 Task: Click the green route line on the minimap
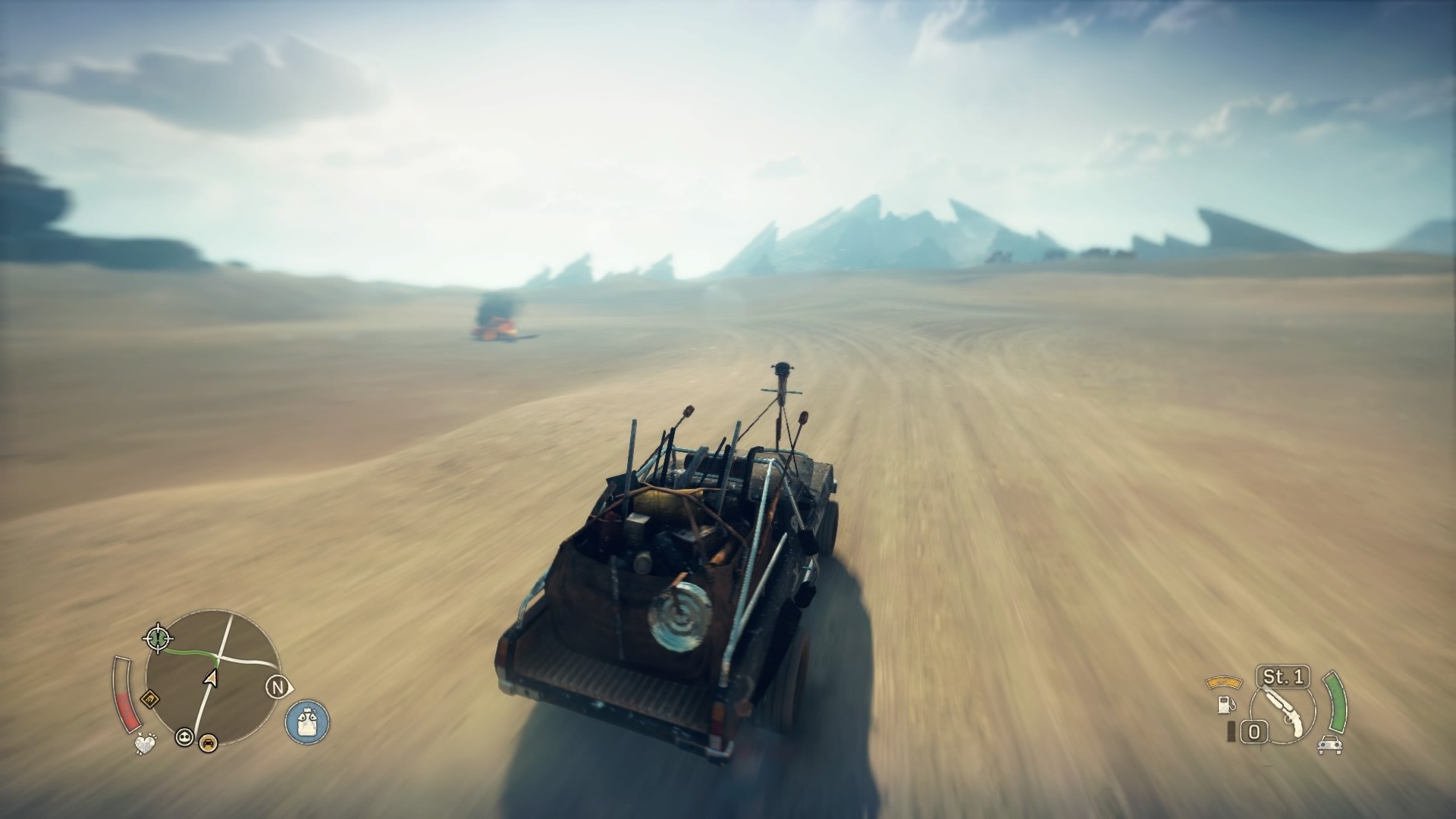point(189,651)
